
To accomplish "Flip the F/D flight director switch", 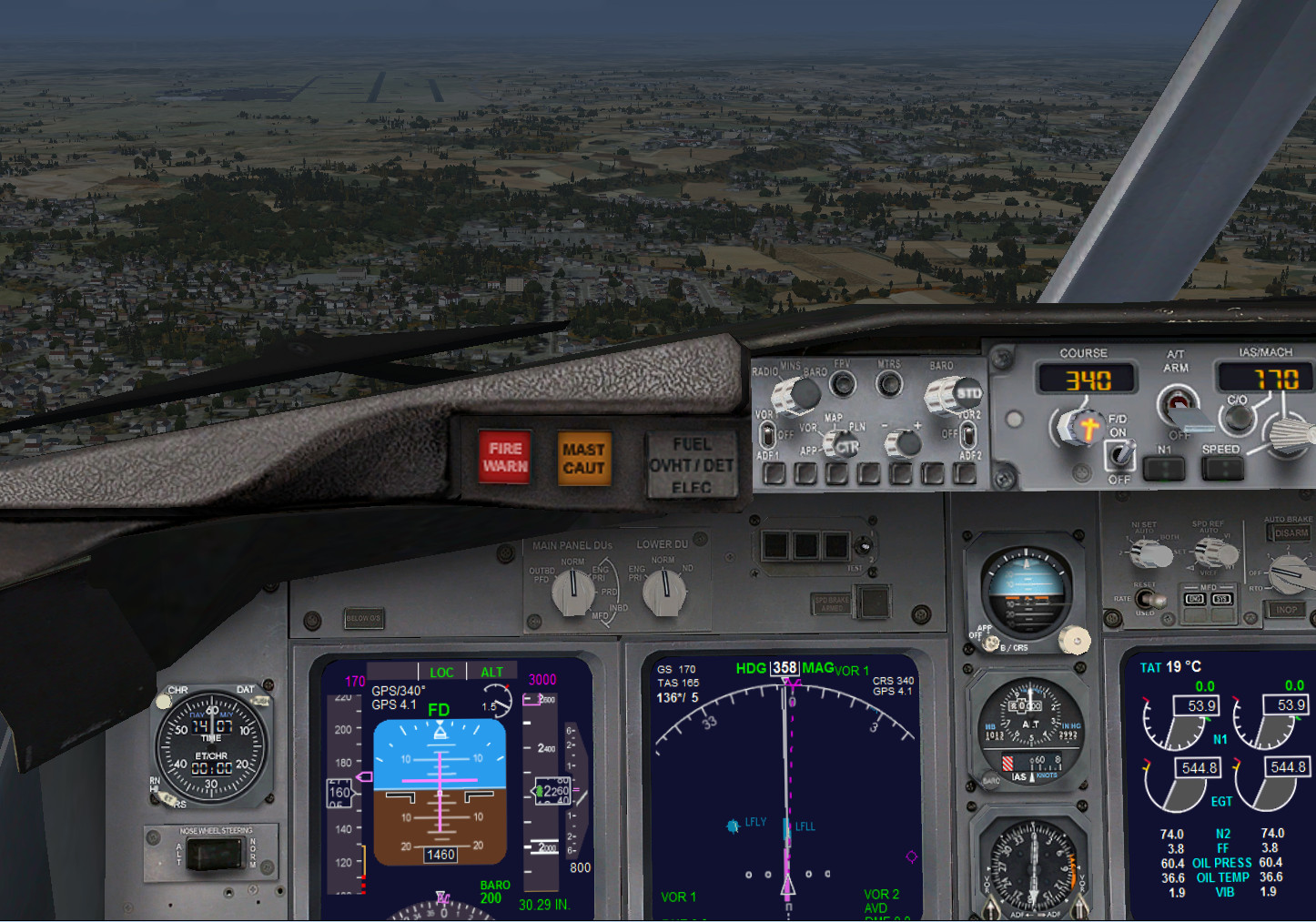I will [1120, 452].
